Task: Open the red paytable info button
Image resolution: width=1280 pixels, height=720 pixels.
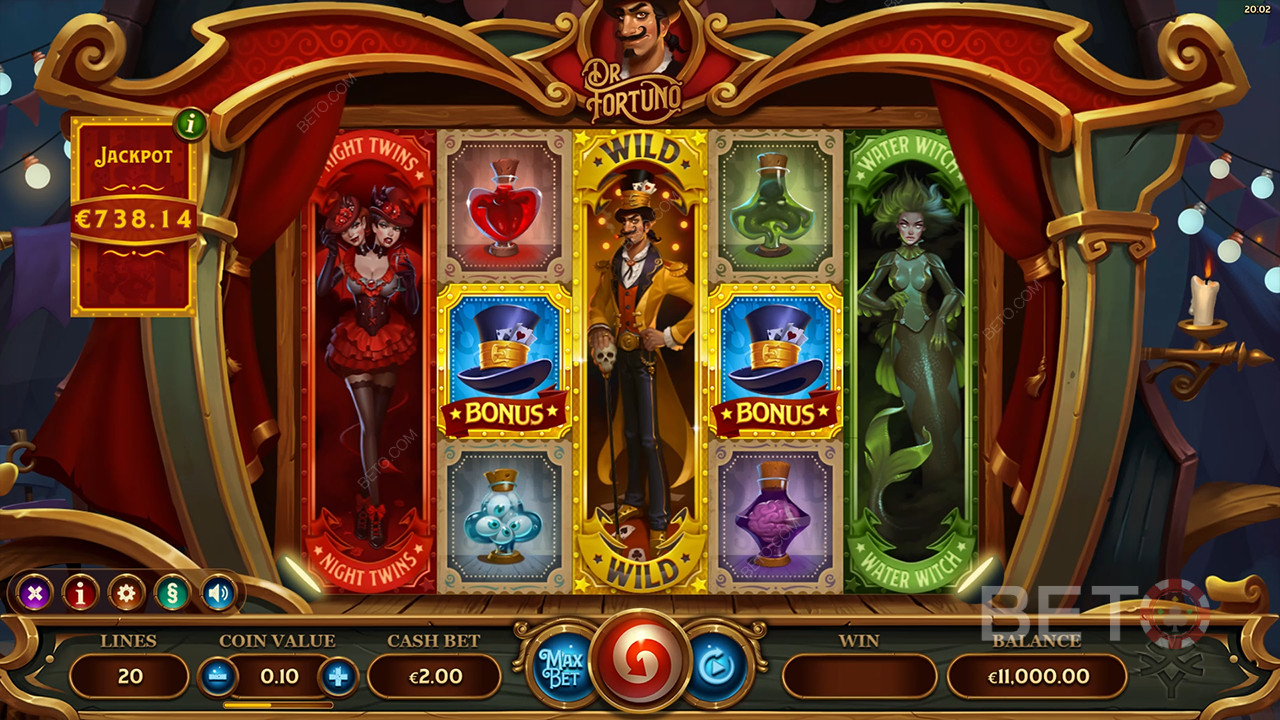Action: [80, 593]
